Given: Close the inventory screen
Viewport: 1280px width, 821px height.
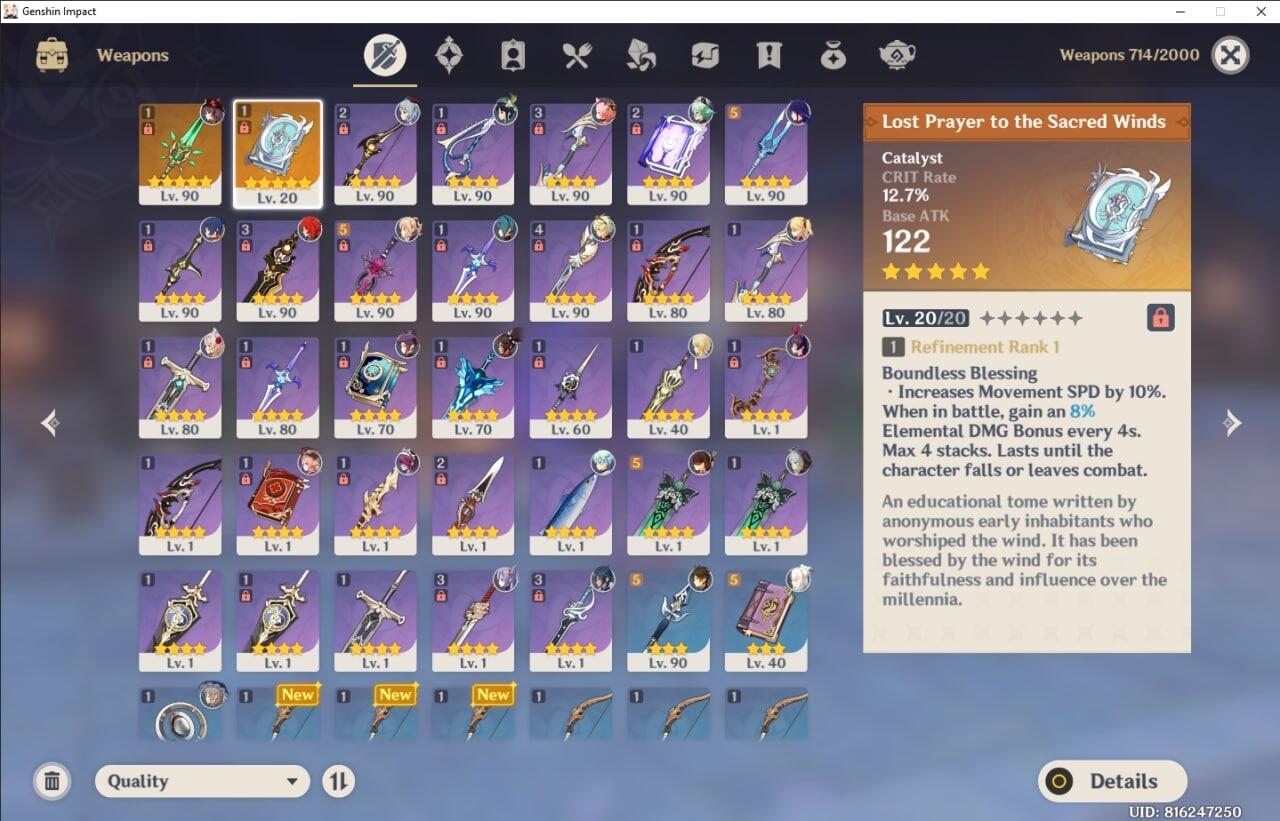Looking at the screenshot, I should click(x=1230, y=55).
